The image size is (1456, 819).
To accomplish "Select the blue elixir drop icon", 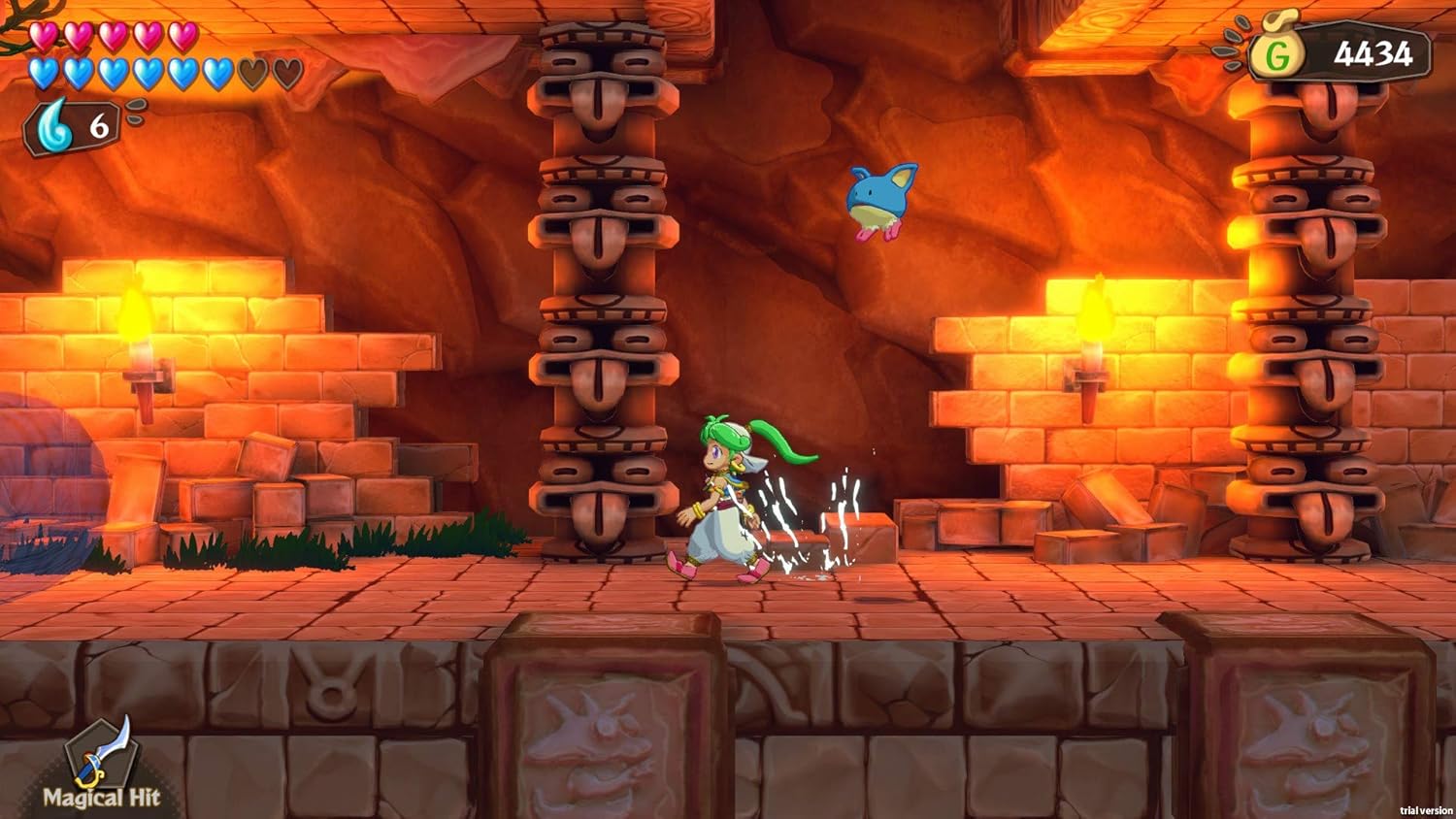I will (54, 126).
